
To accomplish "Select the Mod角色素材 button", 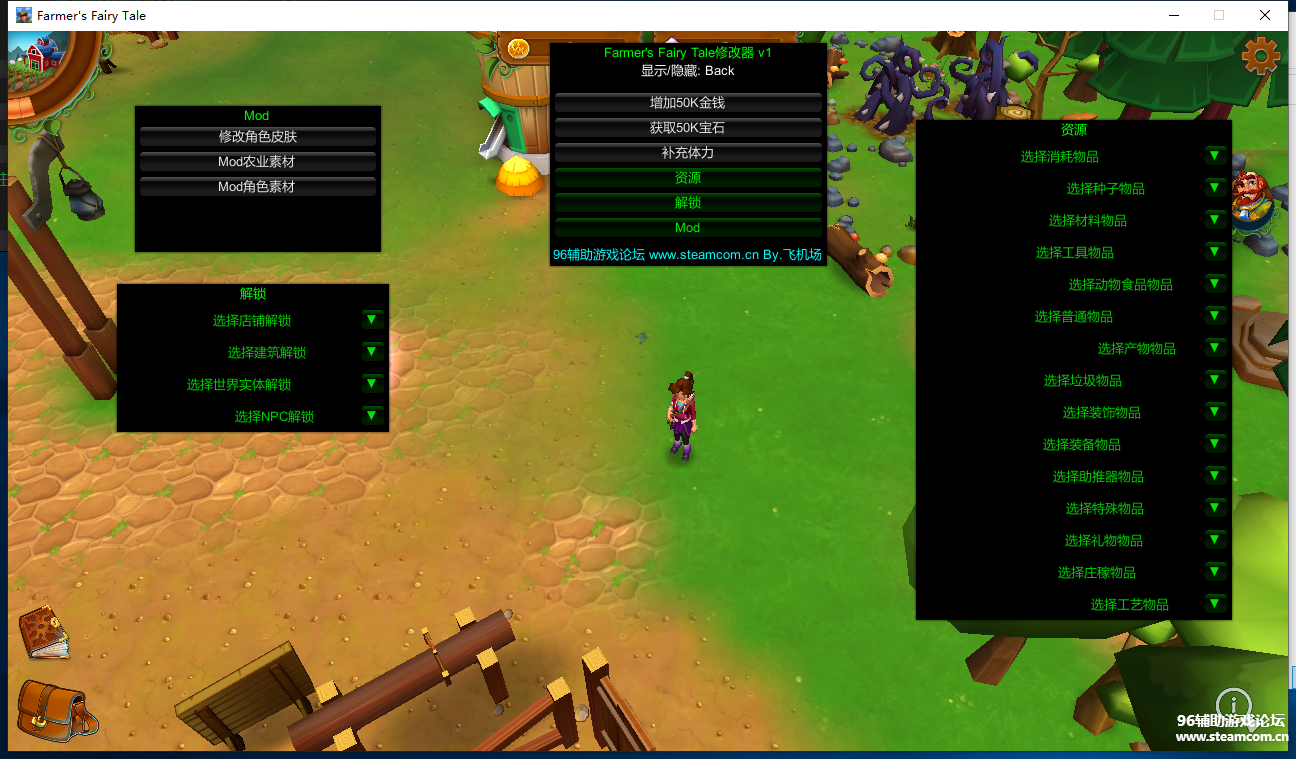I will 258,187.
